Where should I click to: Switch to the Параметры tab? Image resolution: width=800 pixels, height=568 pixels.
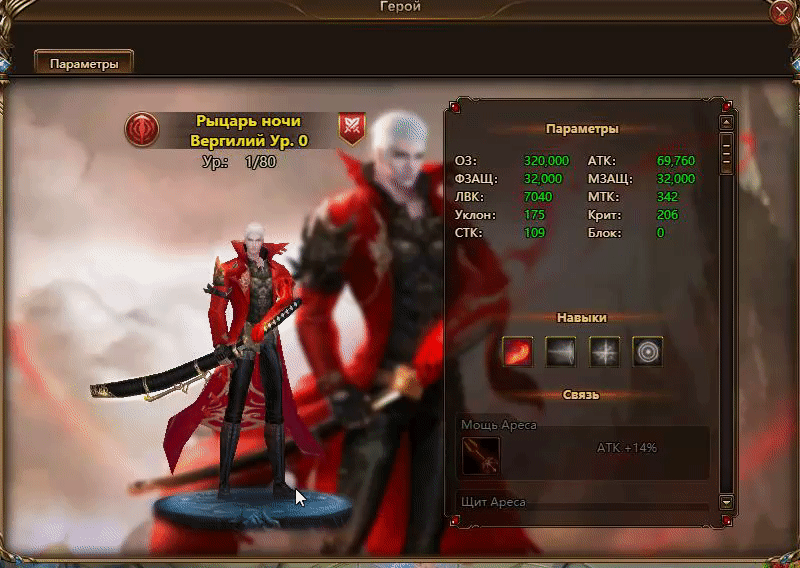(84, 63)
